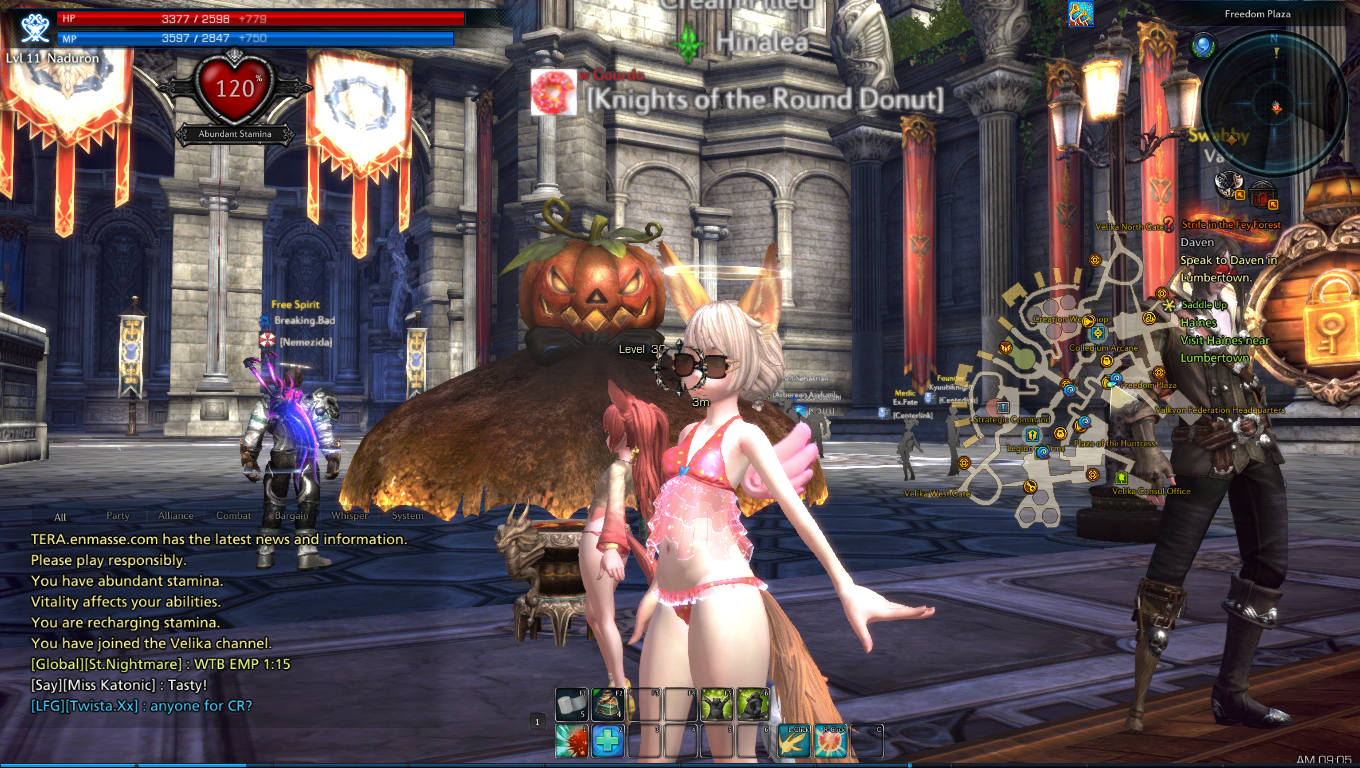Select the All chat tab
Image resolution: width=1360 pixels, height=768 pixels.
pos(61,517)
